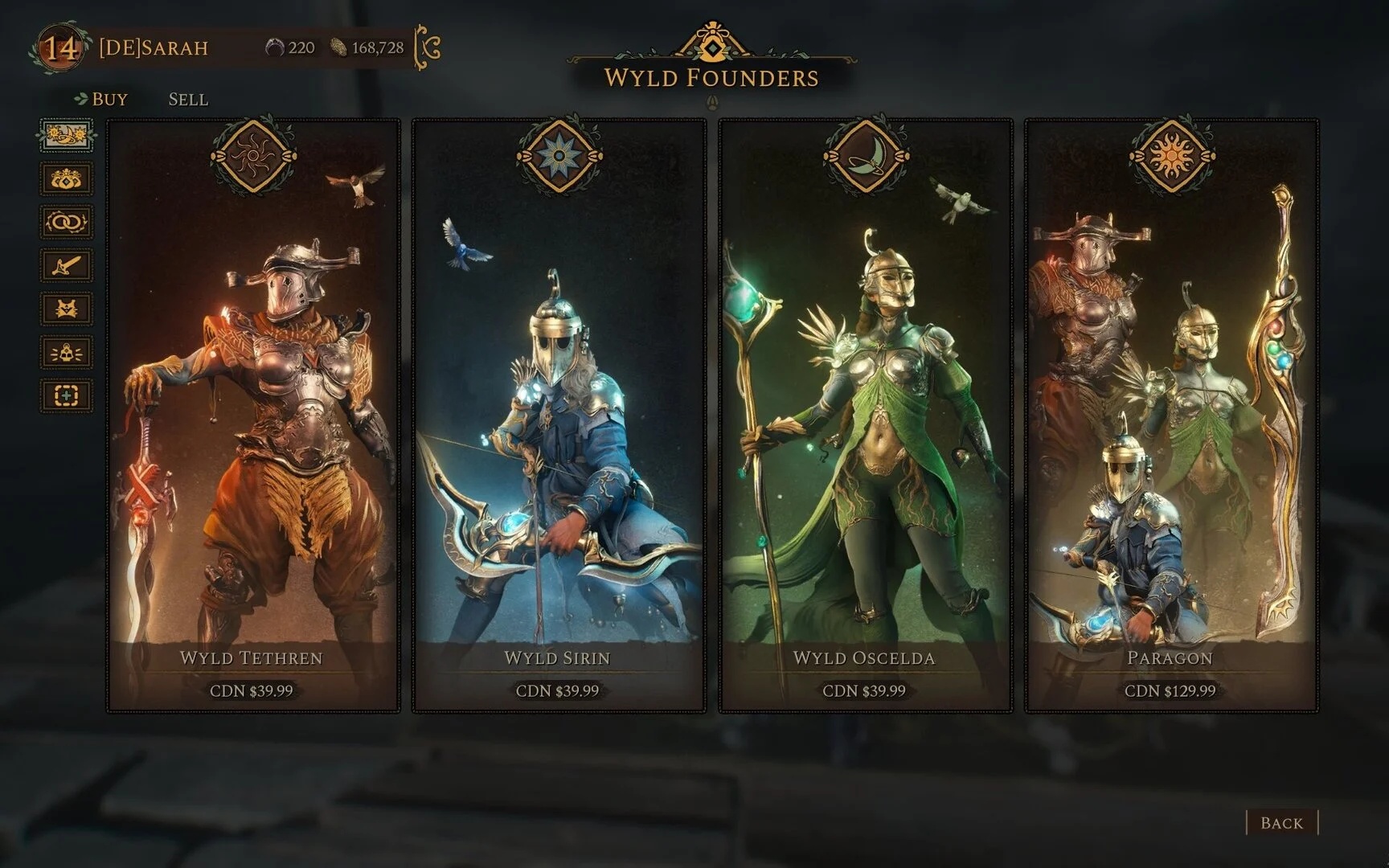Buy Wyld Oscelda for CDN $39.99
The image size is (1389, 868).
(864, 690)
